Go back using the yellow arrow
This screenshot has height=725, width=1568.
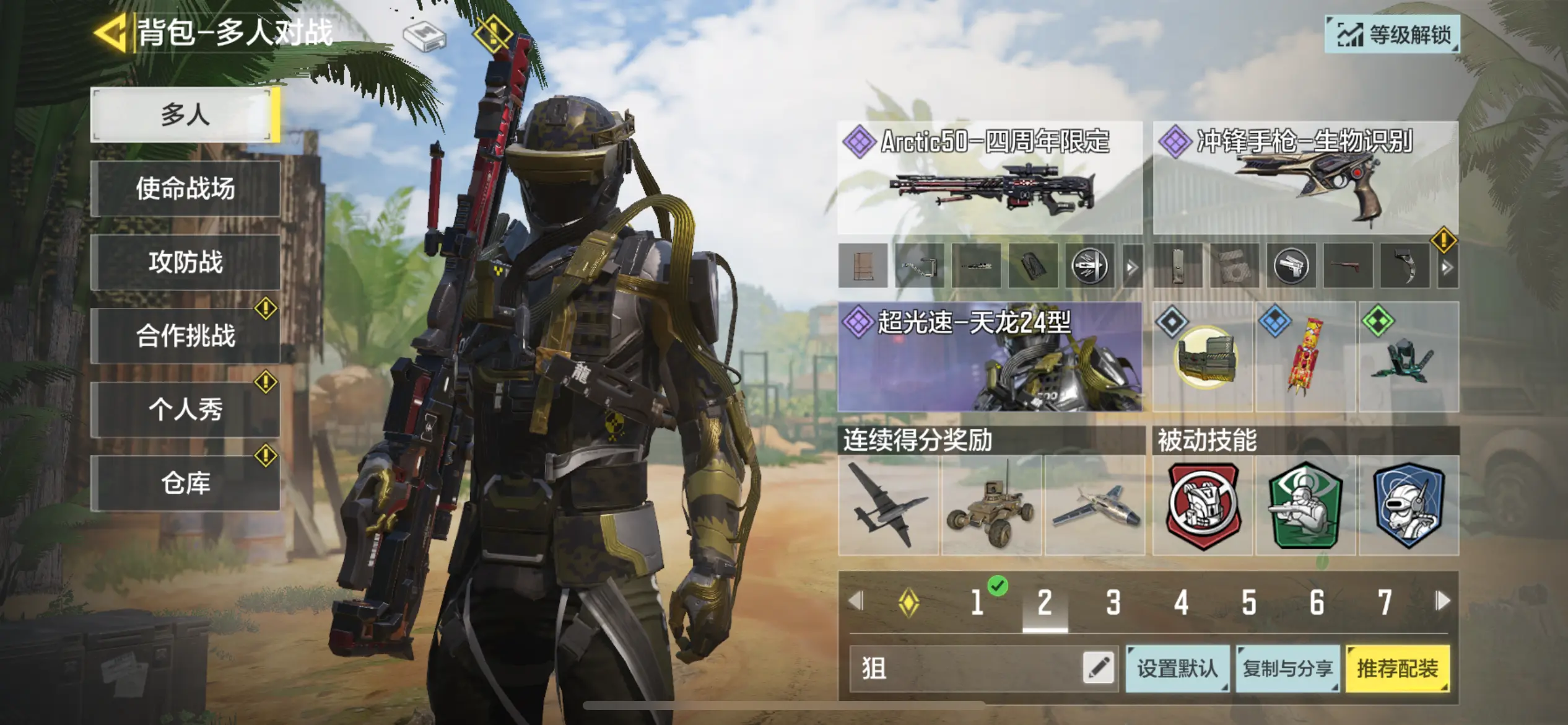[111, 32]
